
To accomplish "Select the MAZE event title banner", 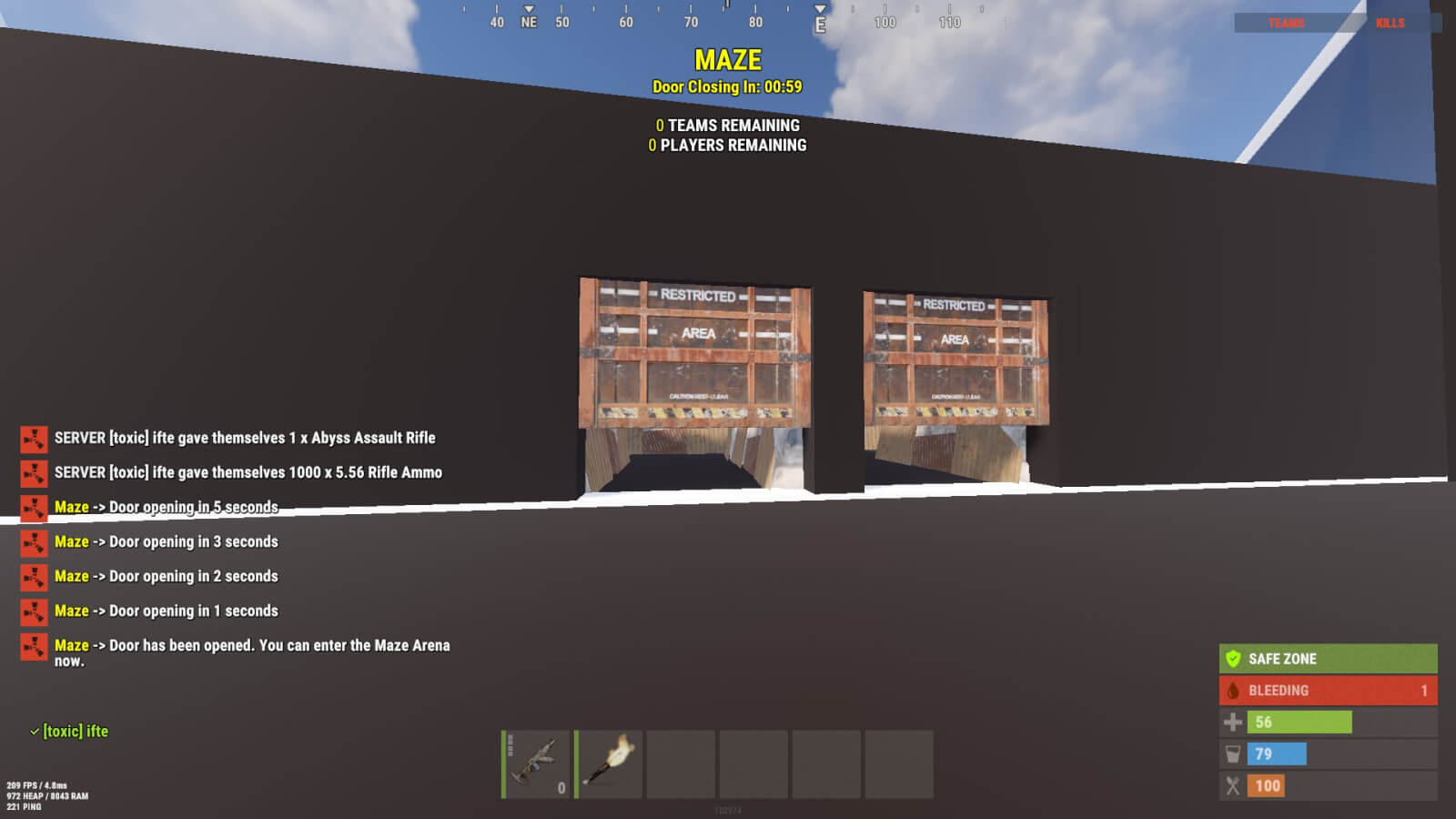I will point(727,62).
